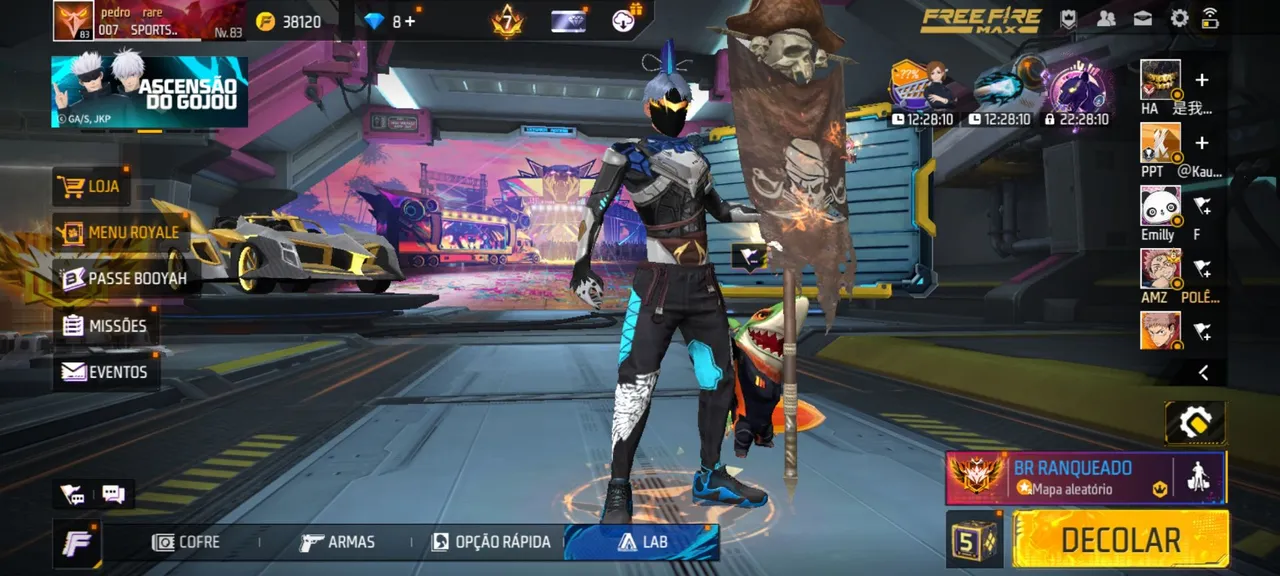Open the Missões list
Screen dimensions: 1280x576
coord(104,325)
